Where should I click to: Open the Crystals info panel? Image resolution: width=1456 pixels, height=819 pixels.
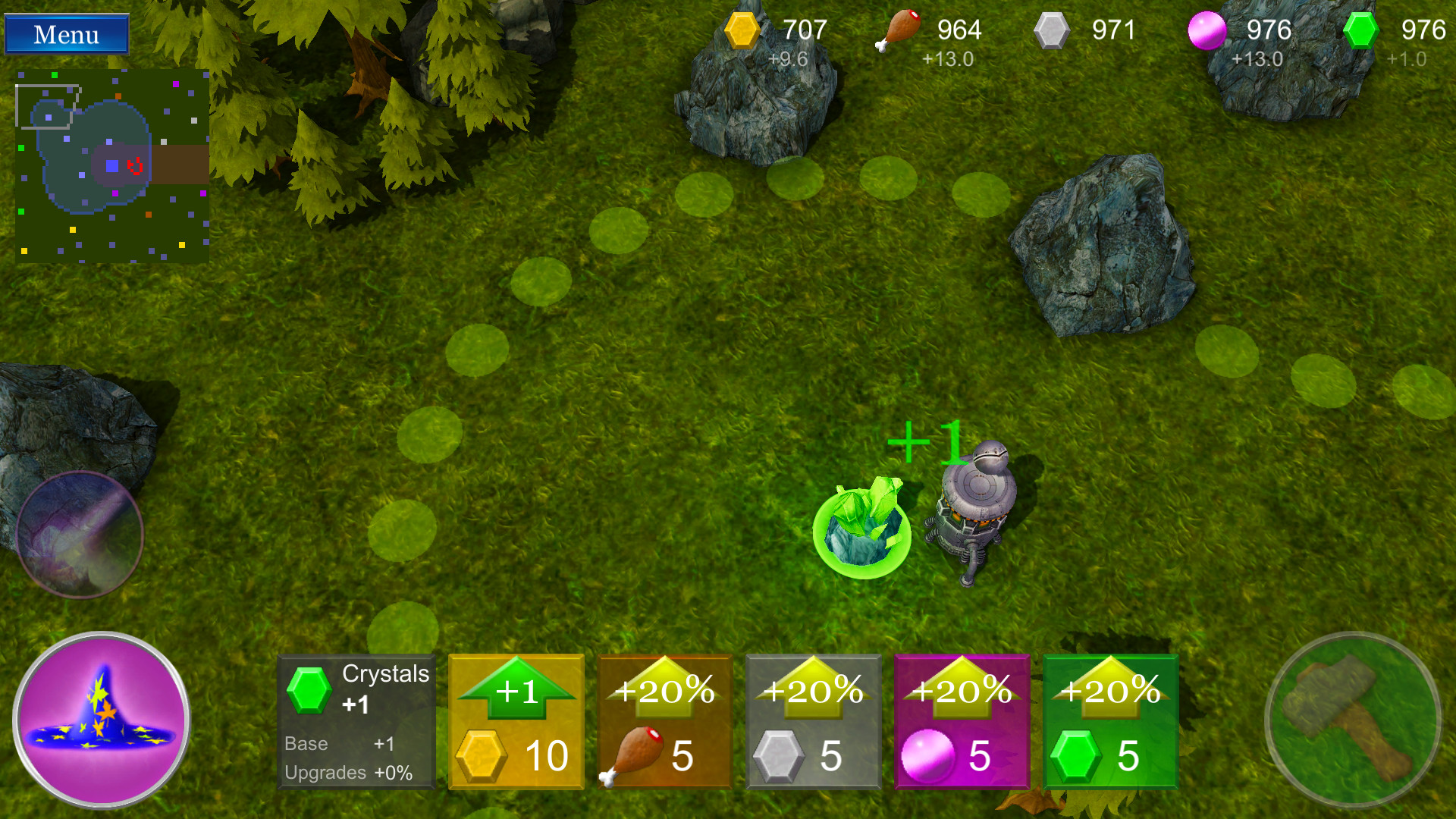pos(355,720)
